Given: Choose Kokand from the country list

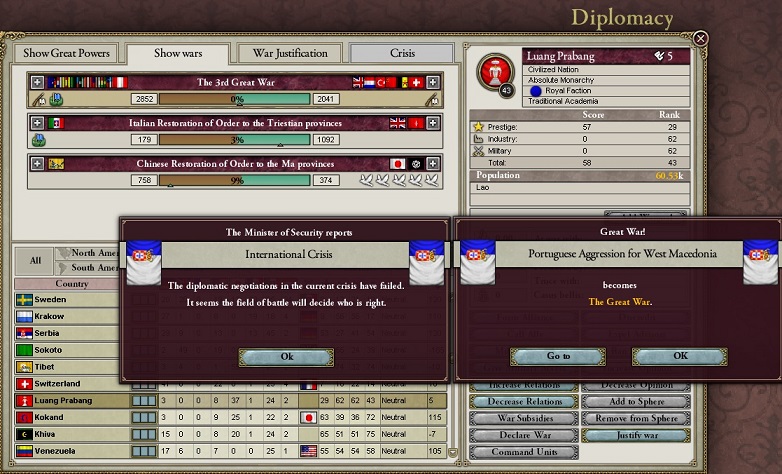Looking at the screenshot, I should (x=50, y=417).
